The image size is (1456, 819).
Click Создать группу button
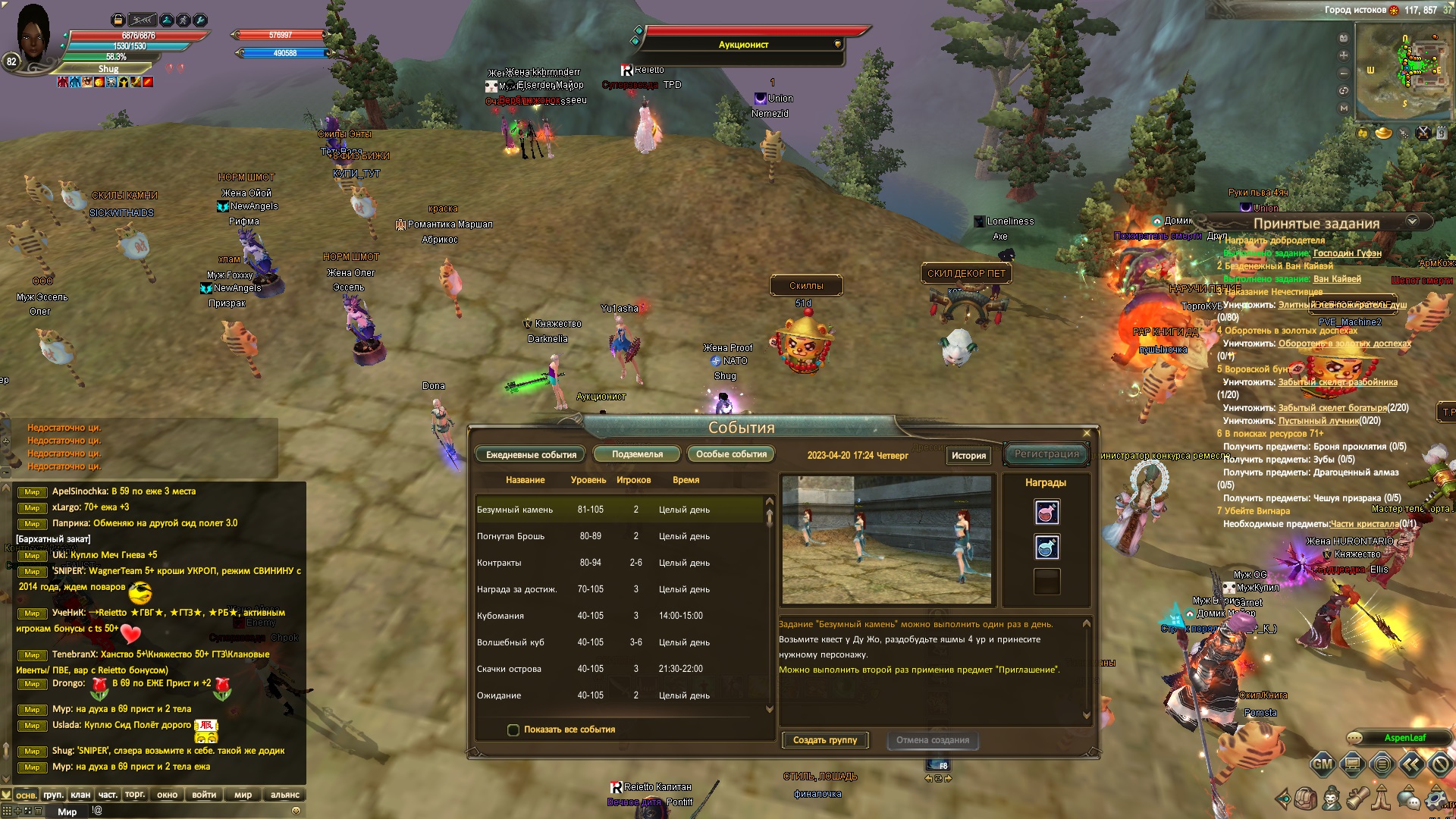click(x=825, y=740)
